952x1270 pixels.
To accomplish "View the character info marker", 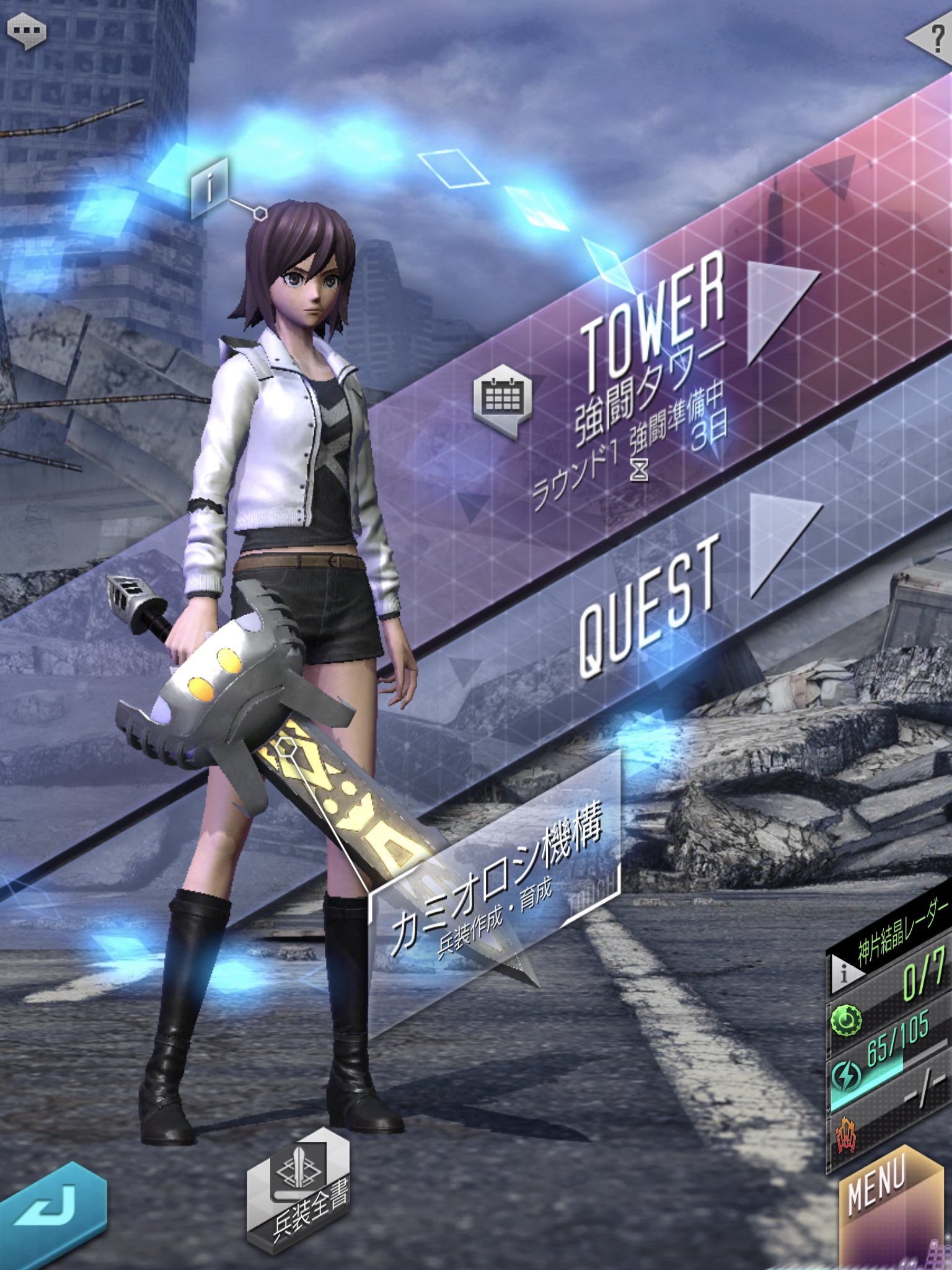I will [x=211, y=187].
